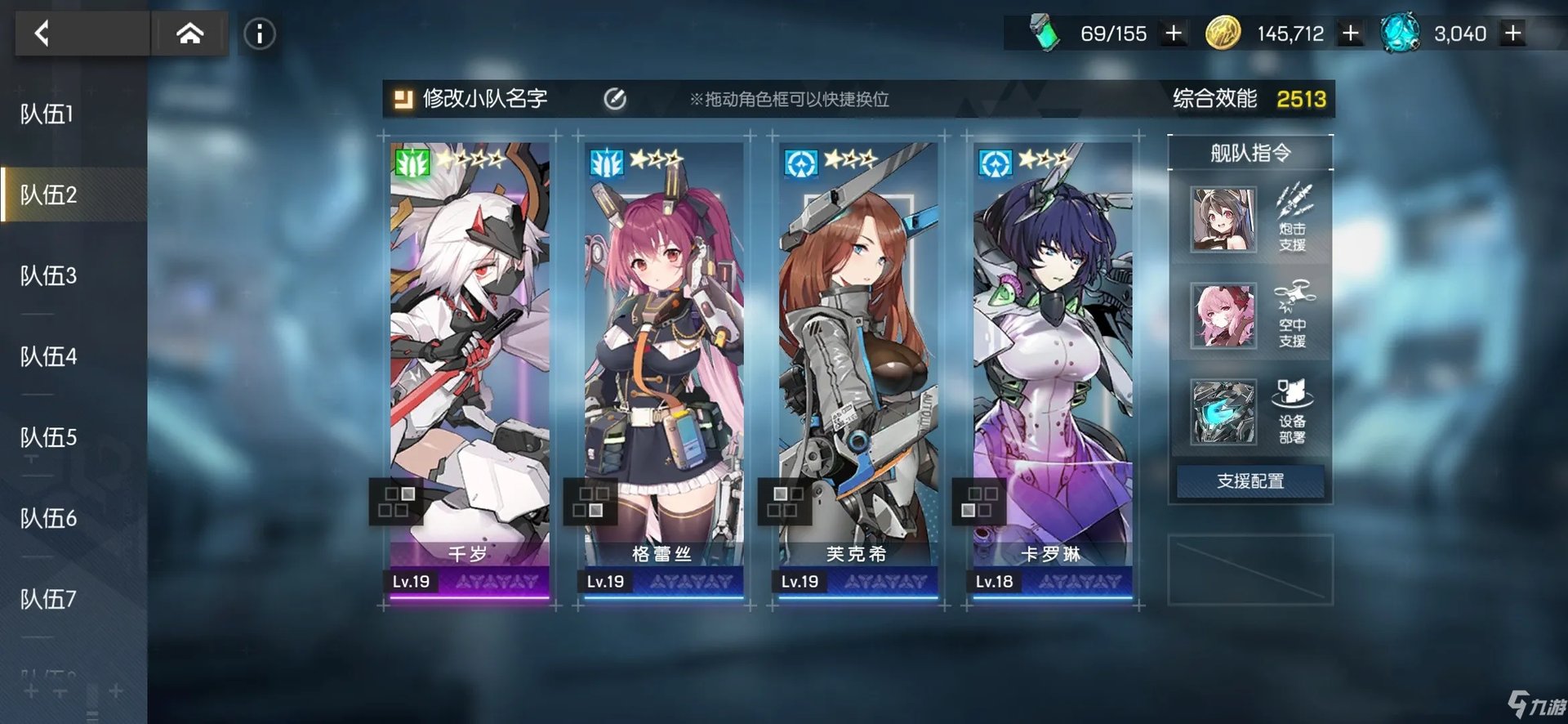Open the 设备部署 fleet command slot
The width and height of the screenshot is (1568, 724).
1250,411
